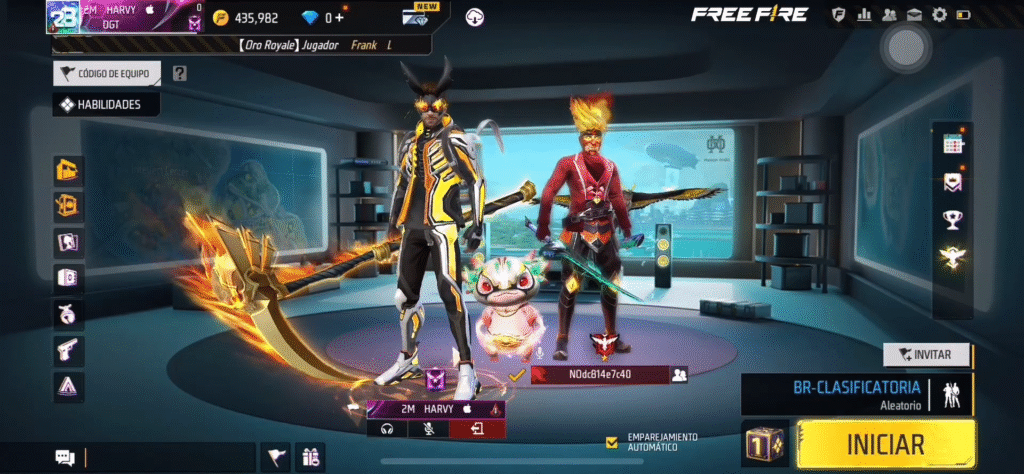Open the pistol weapons icon in sidebar
The width and height of the screenshot is (1024, 474).
click(69, 349)
